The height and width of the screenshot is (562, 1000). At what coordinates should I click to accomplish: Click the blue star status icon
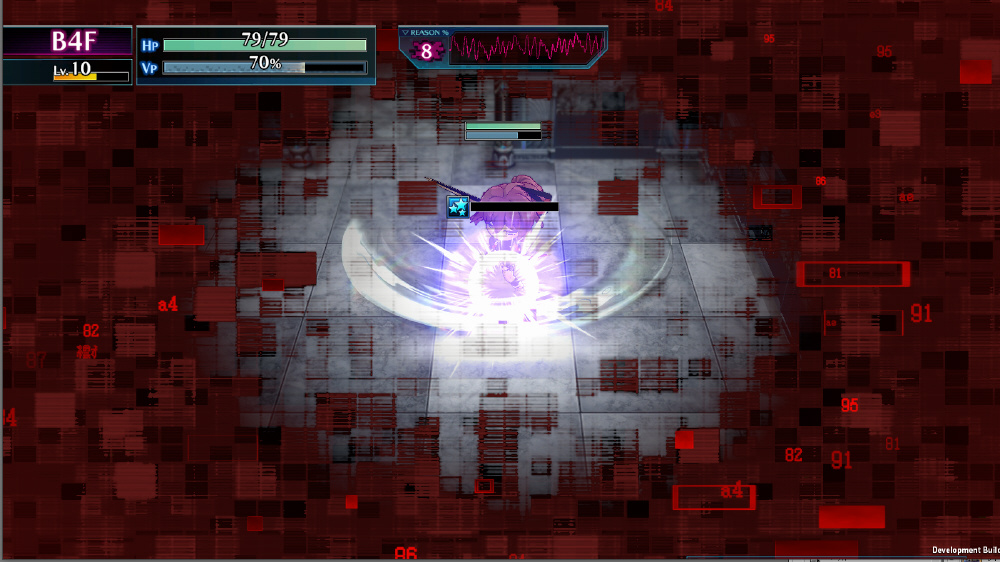(458, 207)
